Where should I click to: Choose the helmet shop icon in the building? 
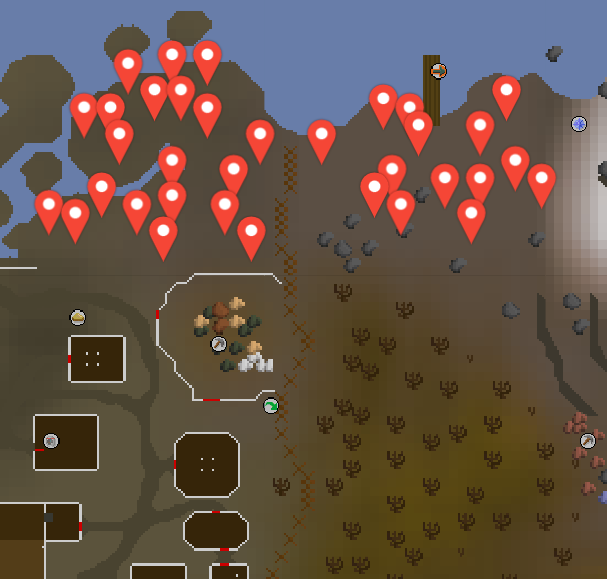51,440
